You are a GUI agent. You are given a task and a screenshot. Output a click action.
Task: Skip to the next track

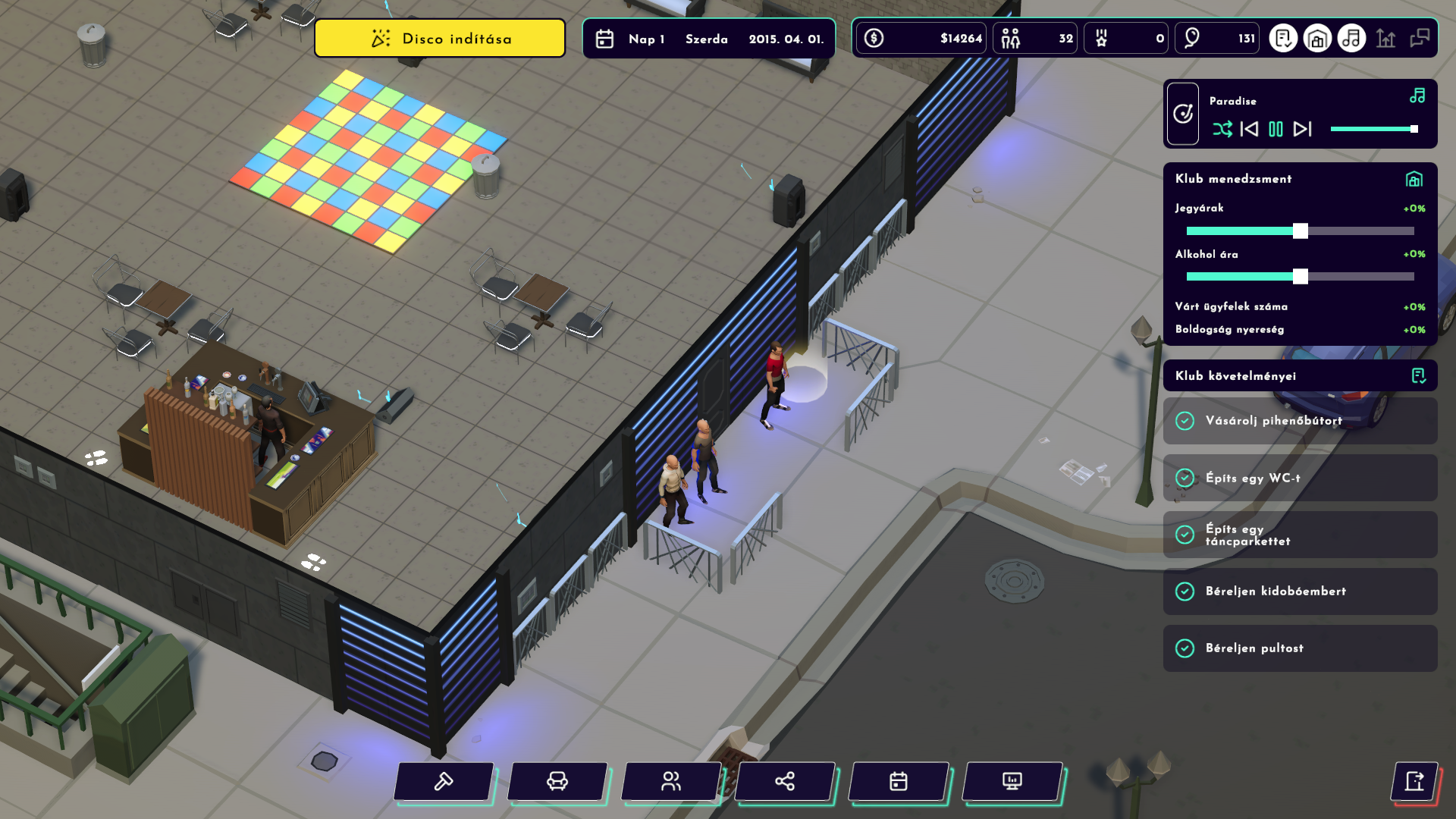1303,129
